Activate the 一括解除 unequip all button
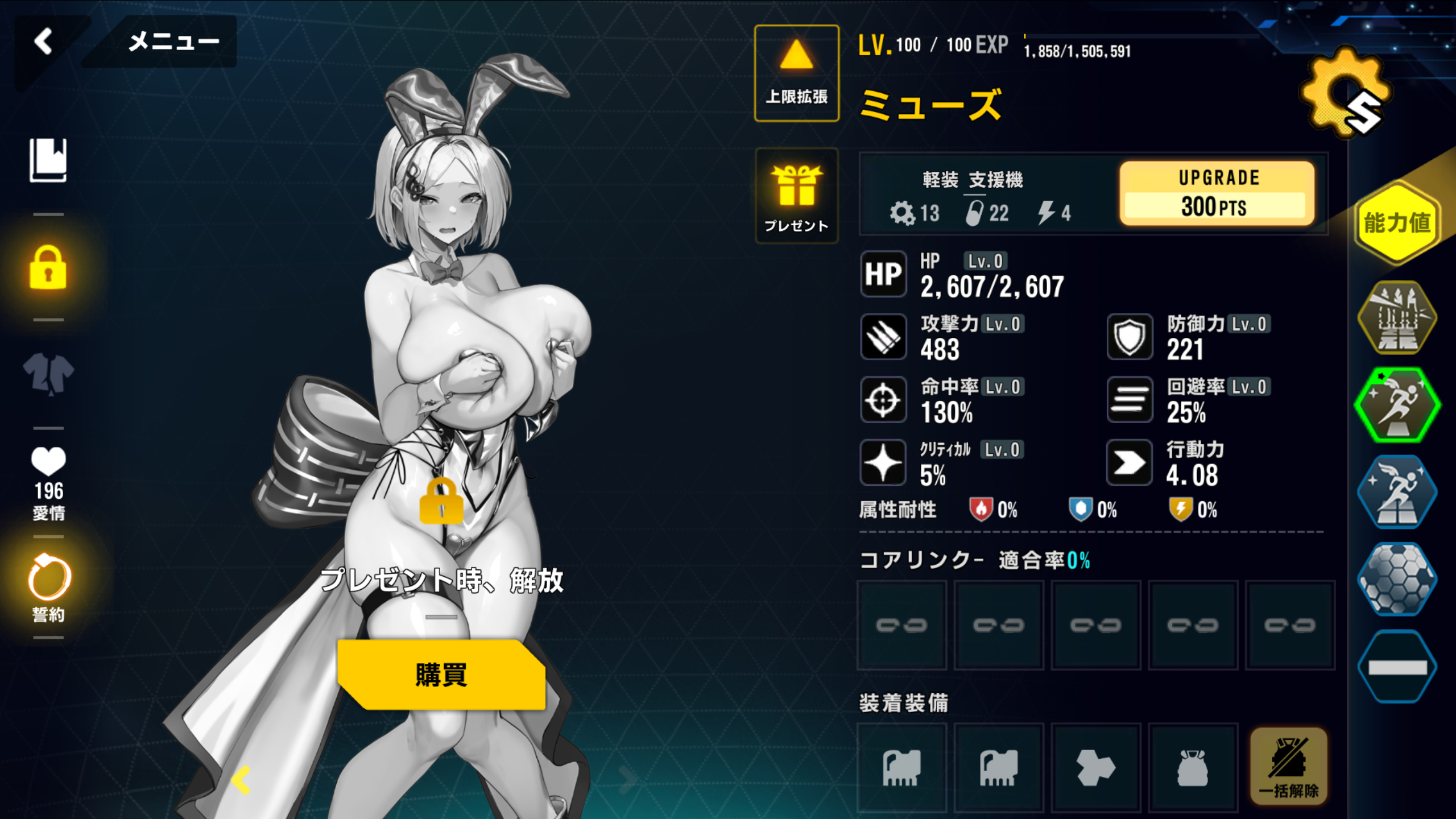 (1288, 767)
